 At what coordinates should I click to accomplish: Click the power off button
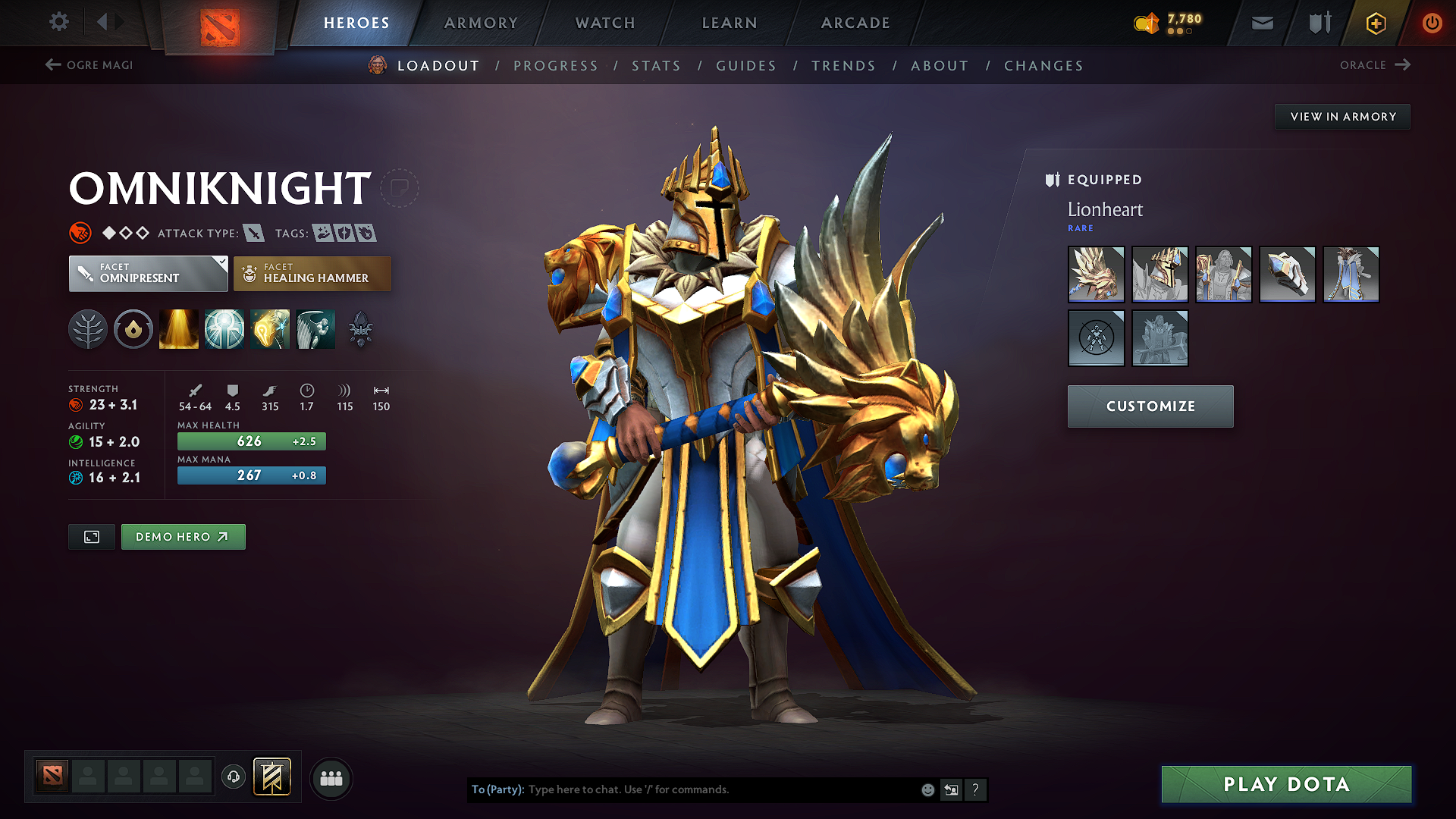pos(1432,23)
